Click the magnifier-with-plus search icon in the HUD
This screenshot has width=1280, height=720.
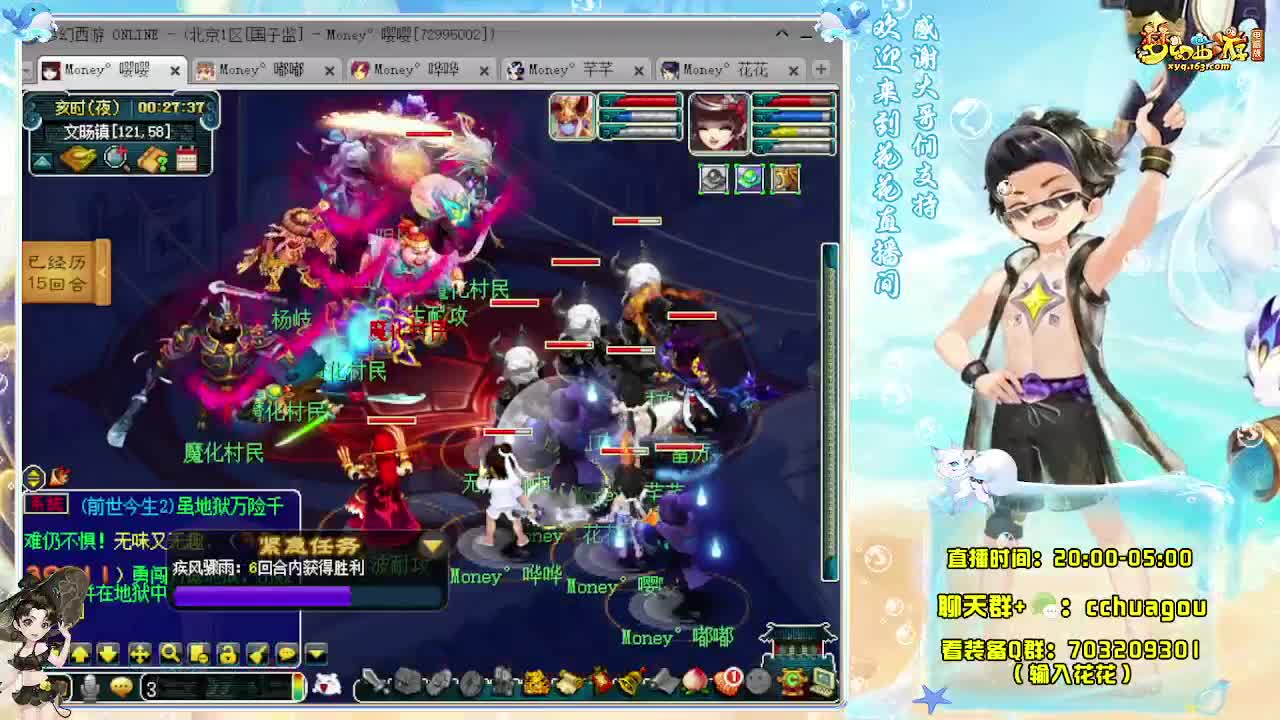coord(116,157)
